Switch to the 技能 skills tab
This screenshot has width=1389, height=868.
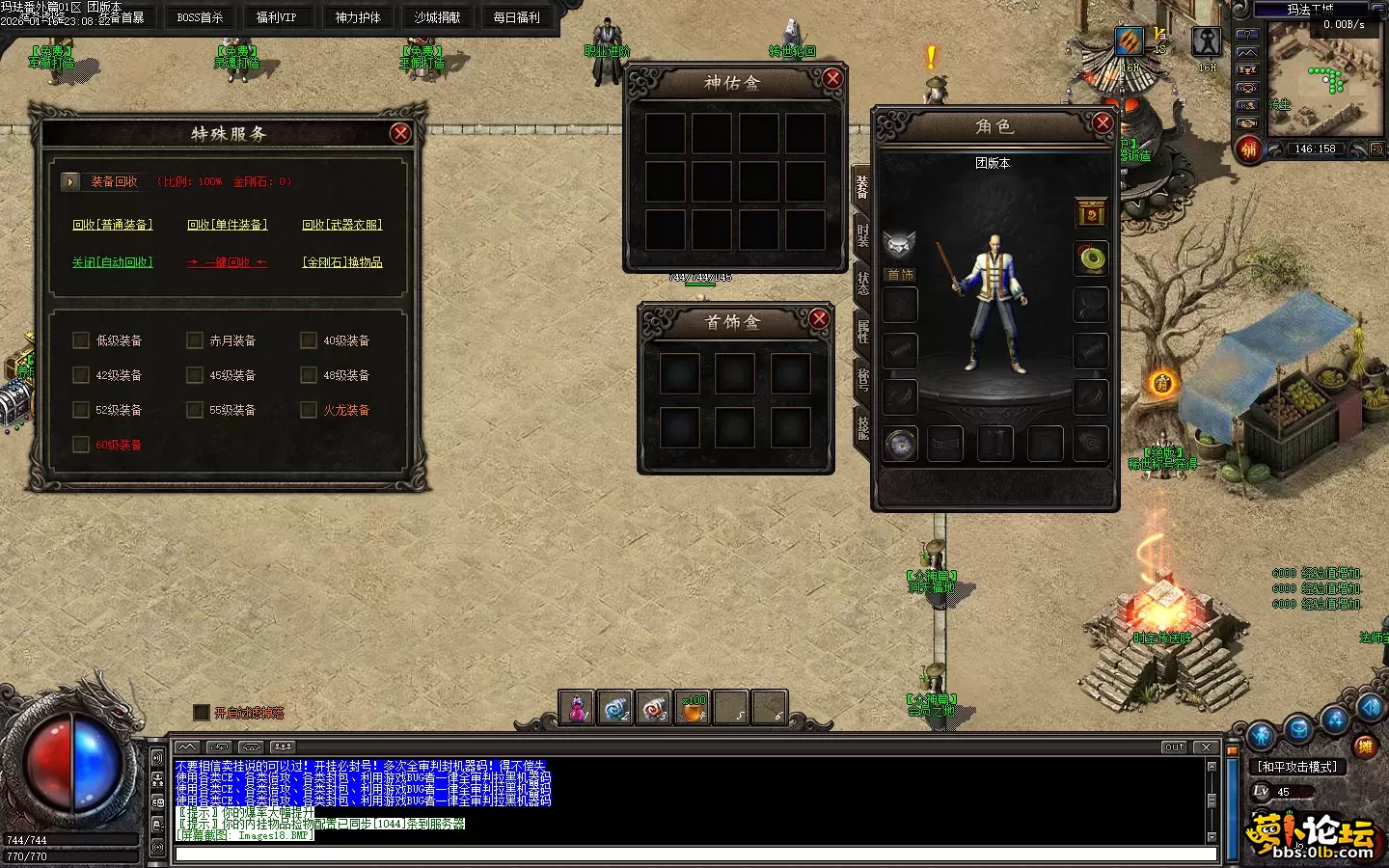[862, 427]
